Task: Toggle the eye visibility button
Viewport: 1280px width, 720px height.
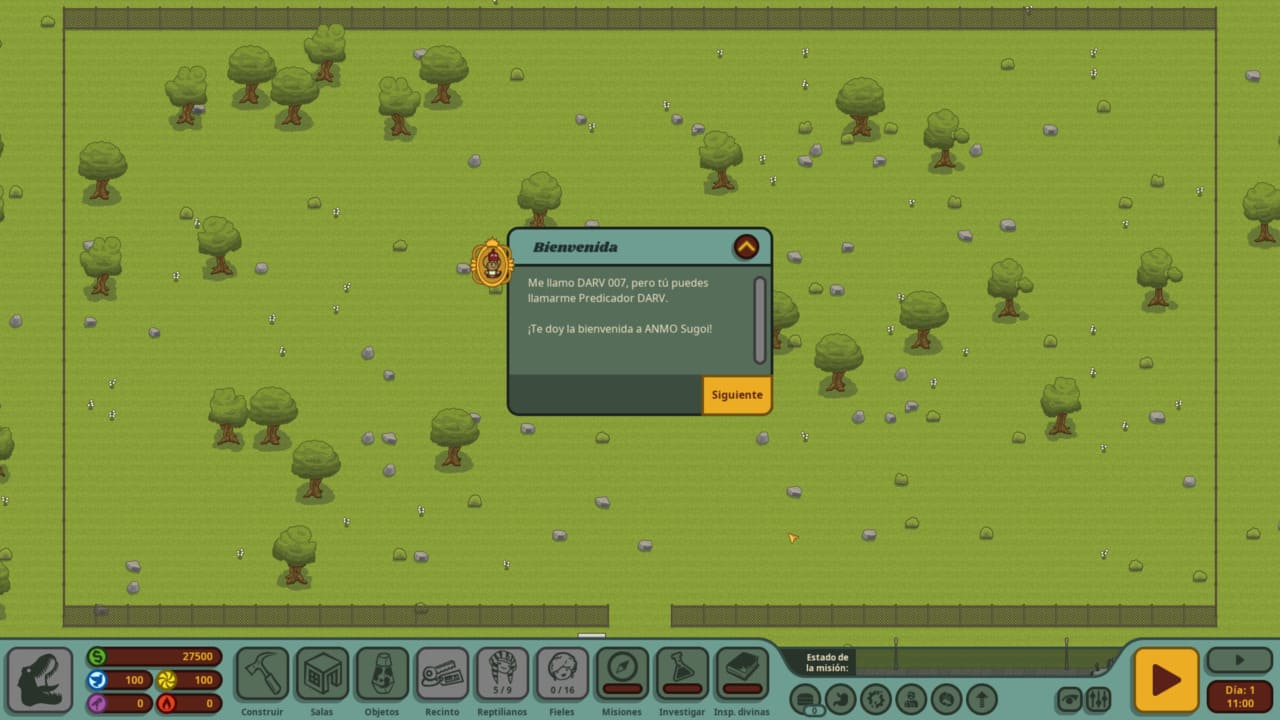Action: pos(1070,699)
